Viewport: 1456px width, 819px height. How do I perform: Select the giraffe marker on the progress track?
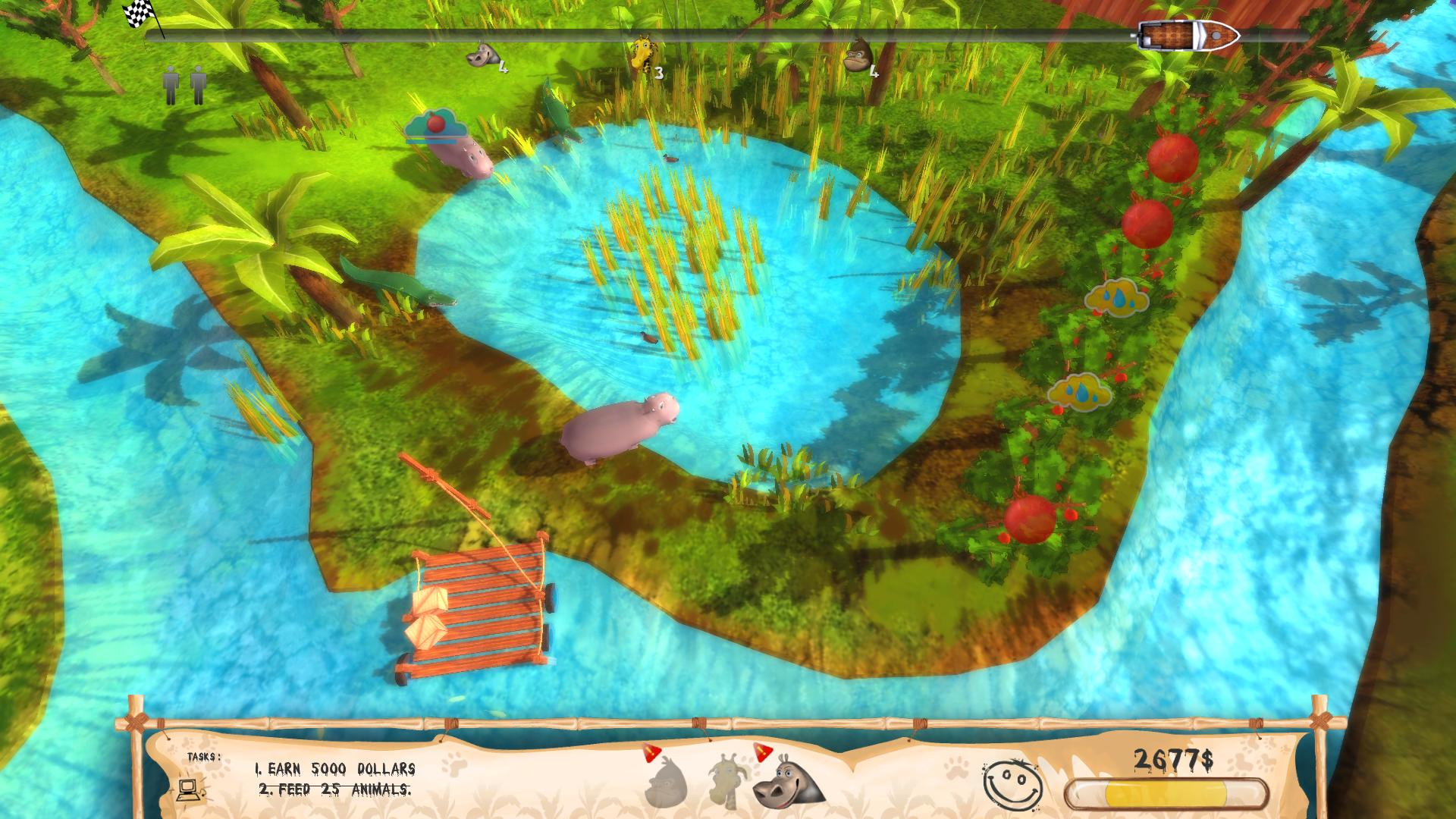(642, 53)
